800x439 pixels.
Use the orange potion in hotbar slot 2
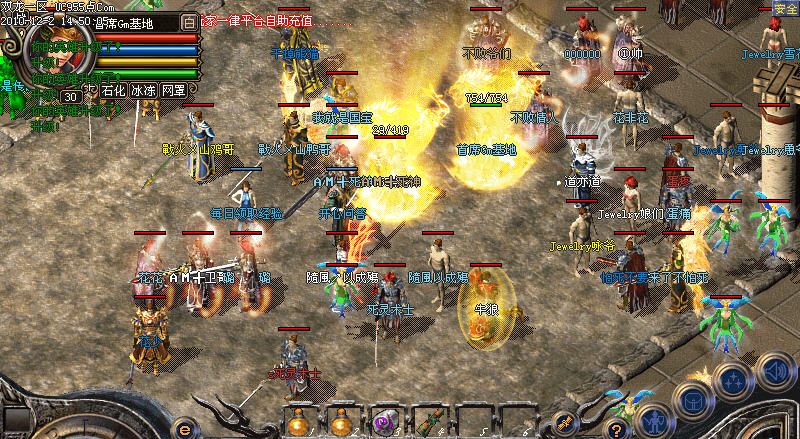pyautogui.click(x=342, y=421)
